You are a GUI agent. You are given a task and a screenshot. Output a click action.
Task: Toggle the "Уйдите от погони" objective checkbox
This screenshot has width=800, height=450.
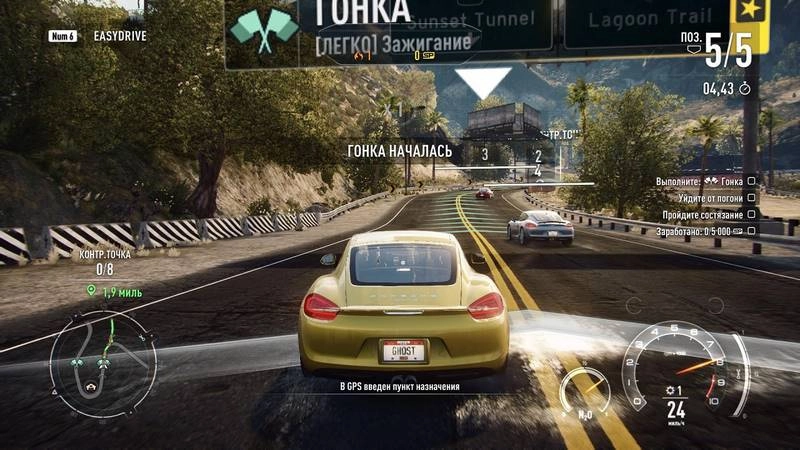[752, 198]
